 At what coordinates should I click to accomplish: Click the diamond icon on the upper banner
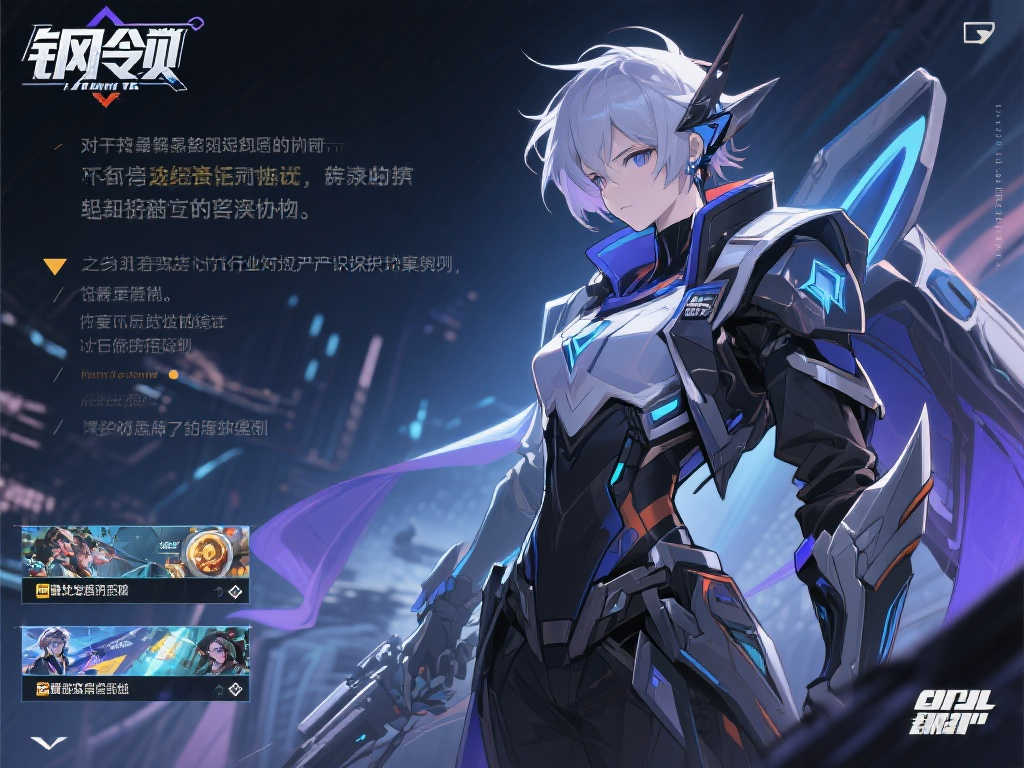coord(235,591)
